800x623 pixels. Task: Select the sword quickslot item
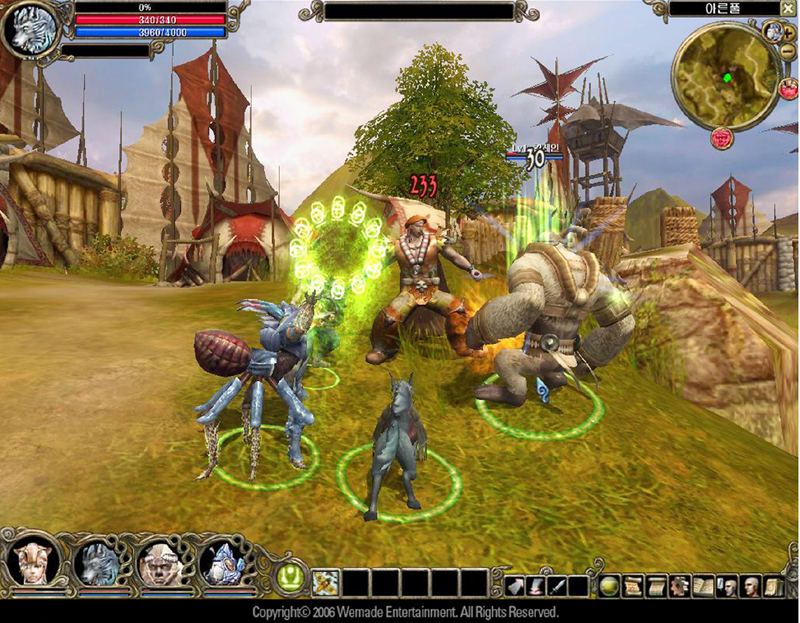pos(557,585)
